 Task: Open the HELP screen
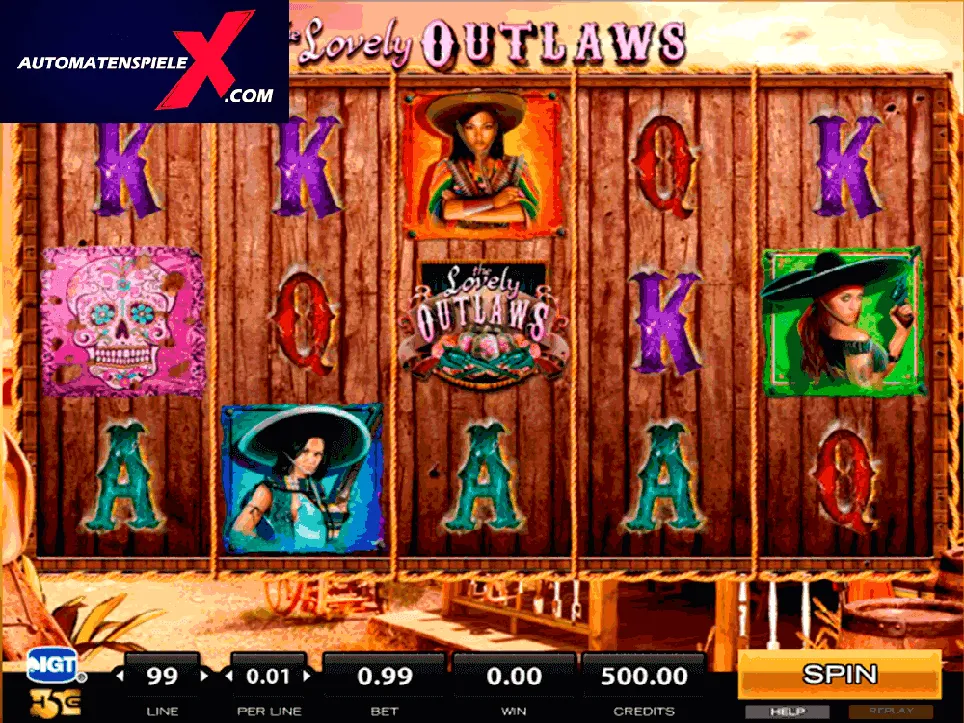787,711
